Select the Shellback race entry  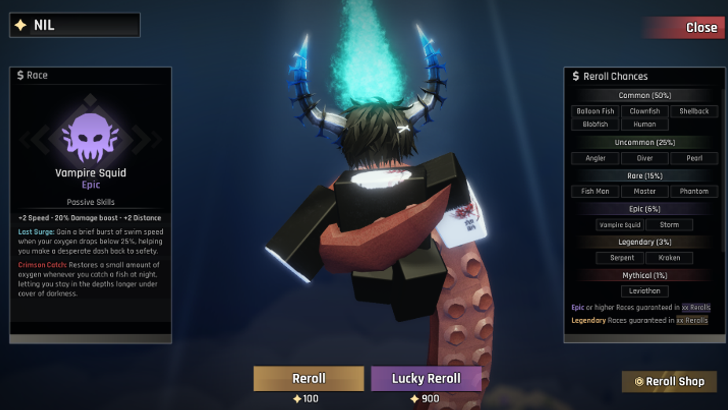pos(693,111)
